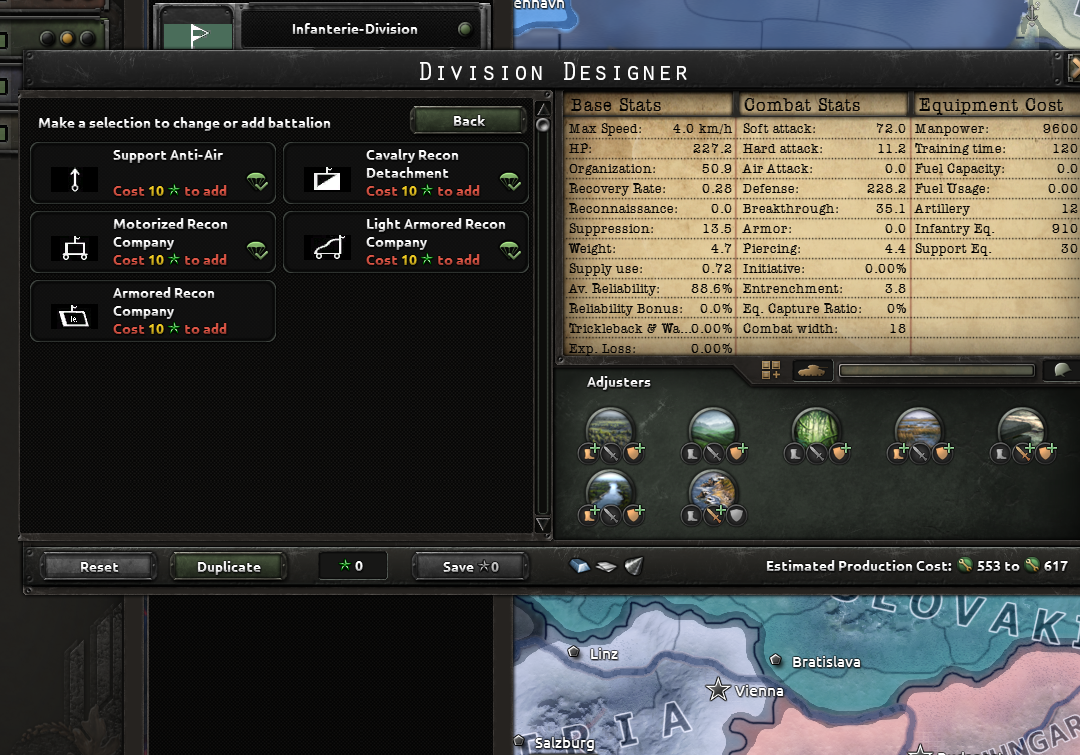Pick the Motorized Recon Company
Screen dimensions: 1080x755
[x=153, y=242]
